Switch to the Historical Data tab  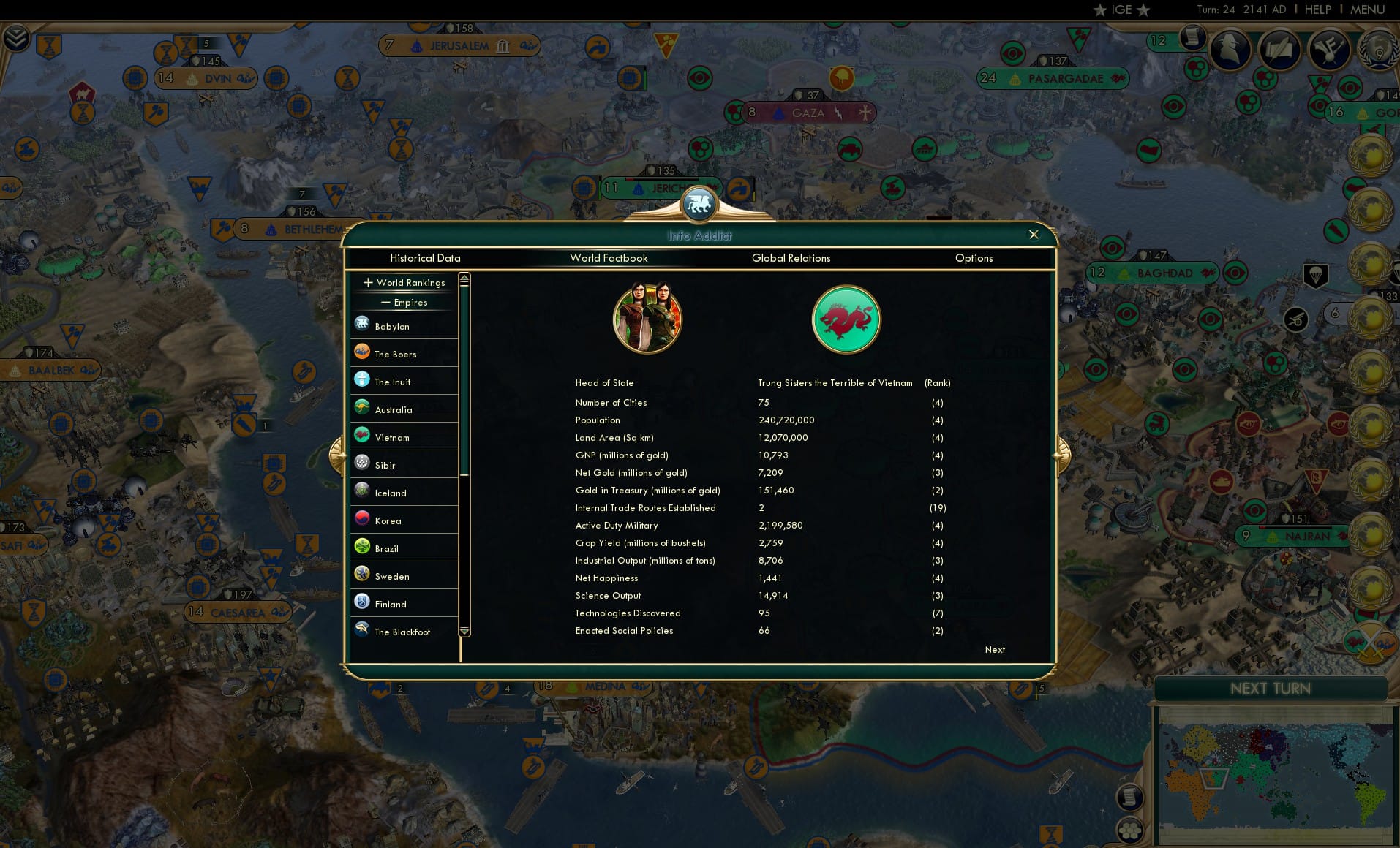pos(426,258)
